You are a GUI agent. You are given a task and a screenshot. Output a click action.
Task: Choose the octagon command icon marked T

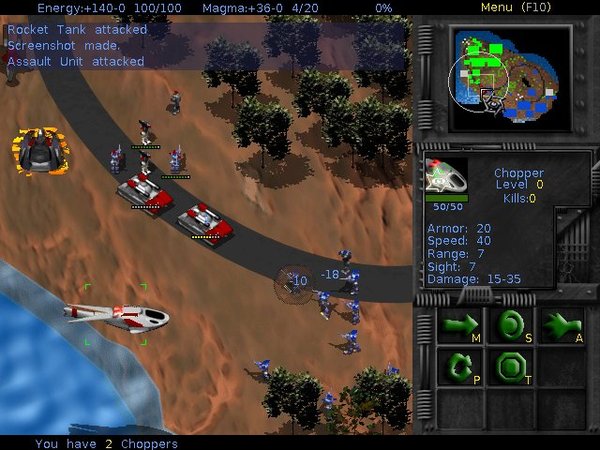511,367
